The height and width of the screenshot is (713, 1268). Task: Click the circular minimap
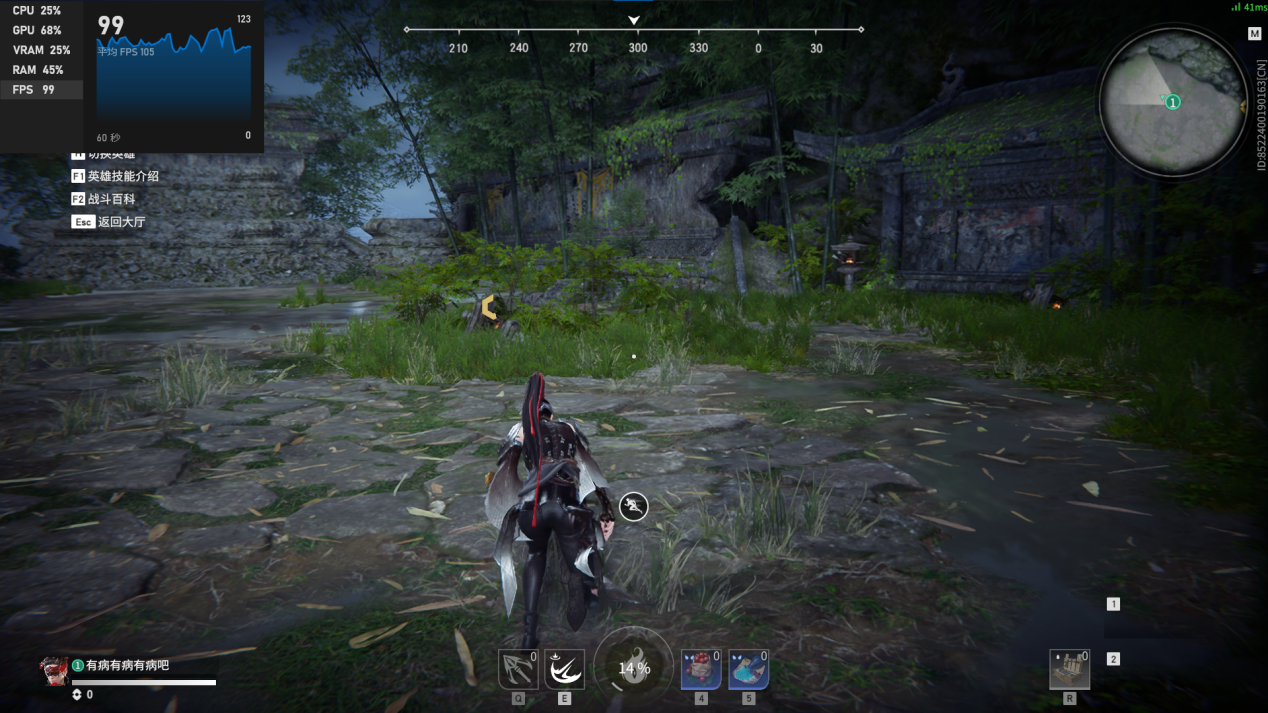click(1172, 101)
